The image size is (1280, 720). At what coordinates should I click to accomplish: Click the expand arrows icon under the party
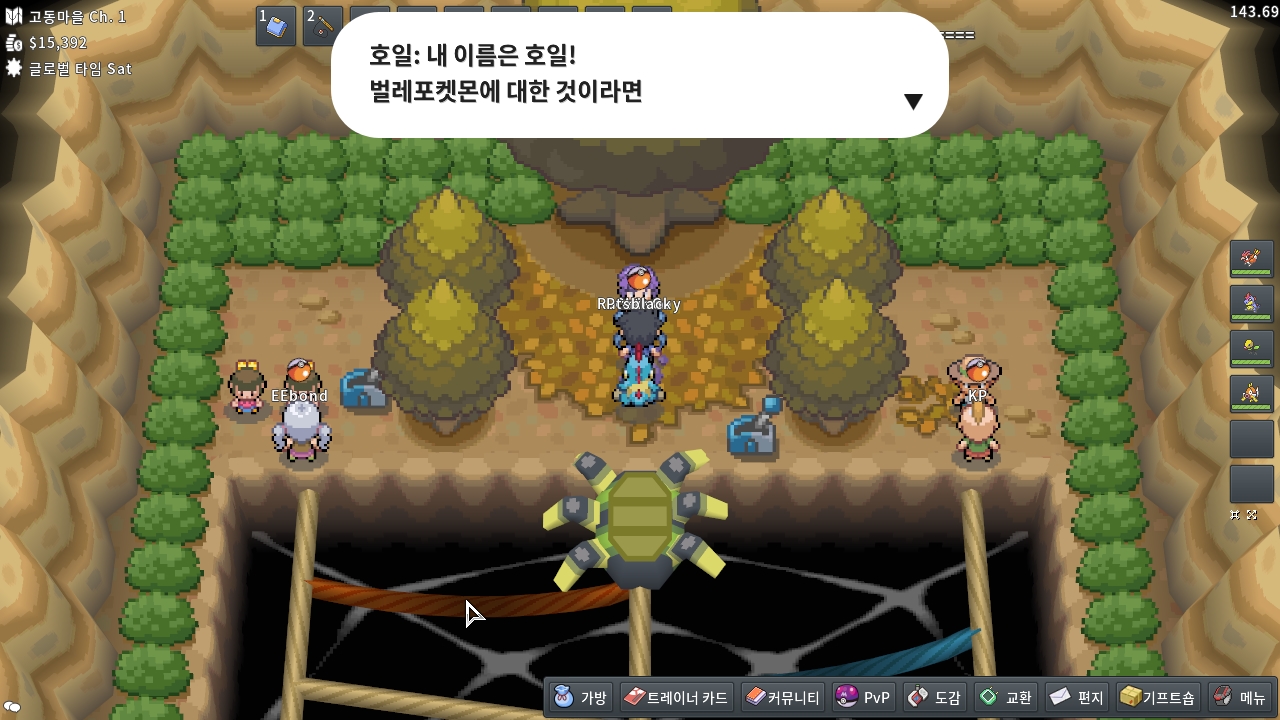[x=1251, y=514]
